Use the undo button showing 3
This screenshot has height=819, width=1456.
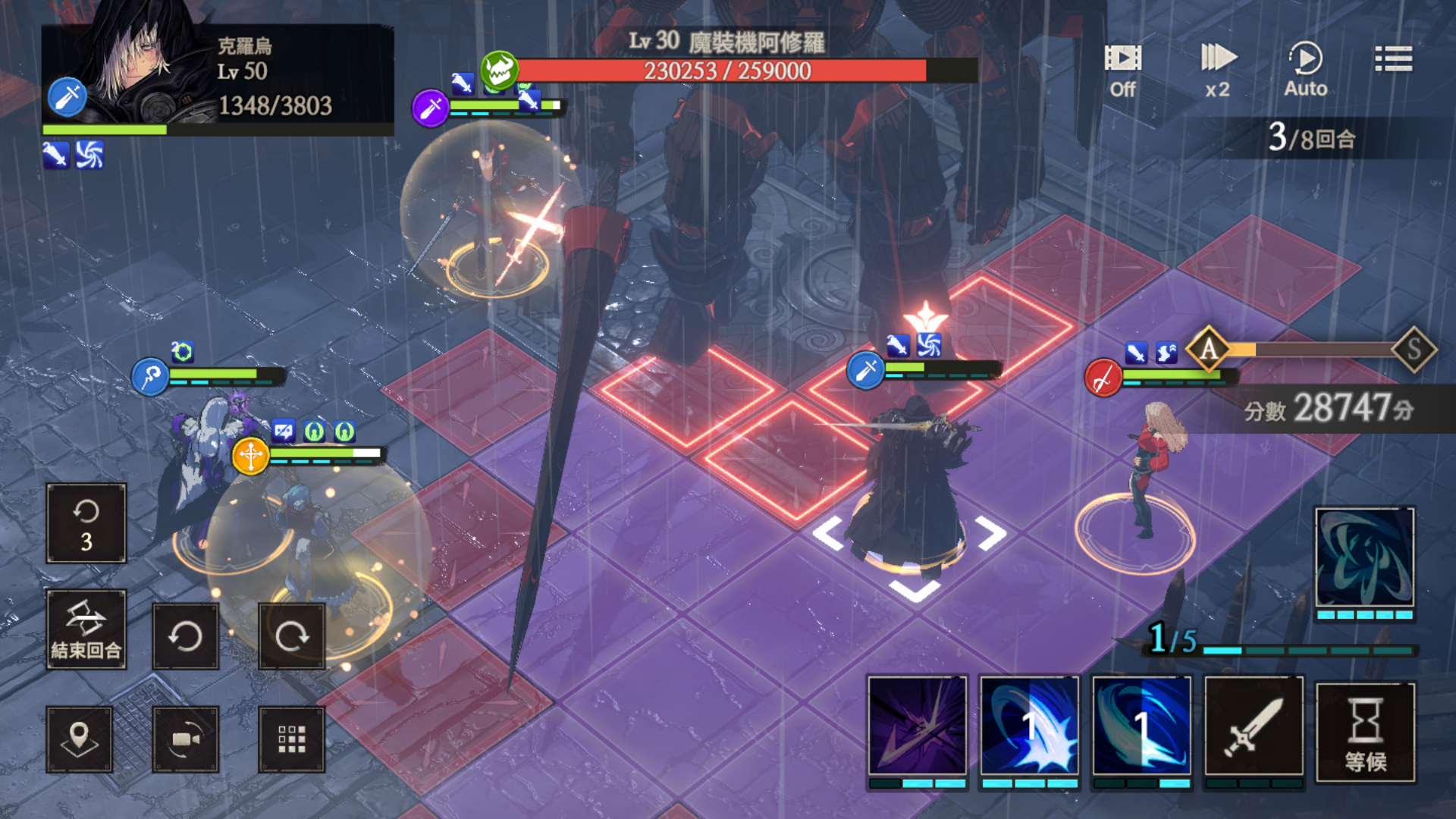coord(86,523)
